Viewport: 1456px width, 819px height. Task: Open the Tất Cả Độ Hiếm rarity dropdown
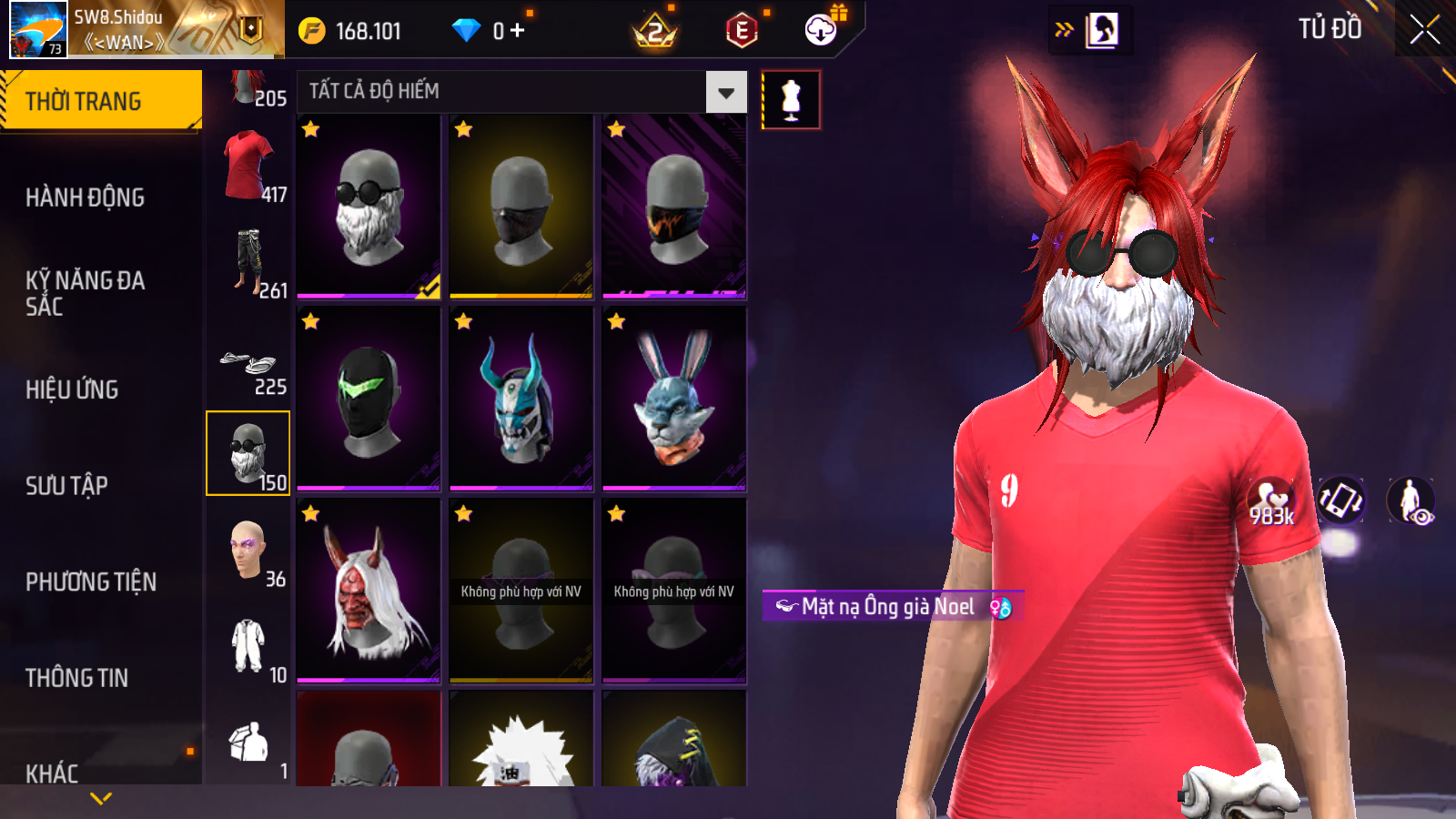(726, 92)
